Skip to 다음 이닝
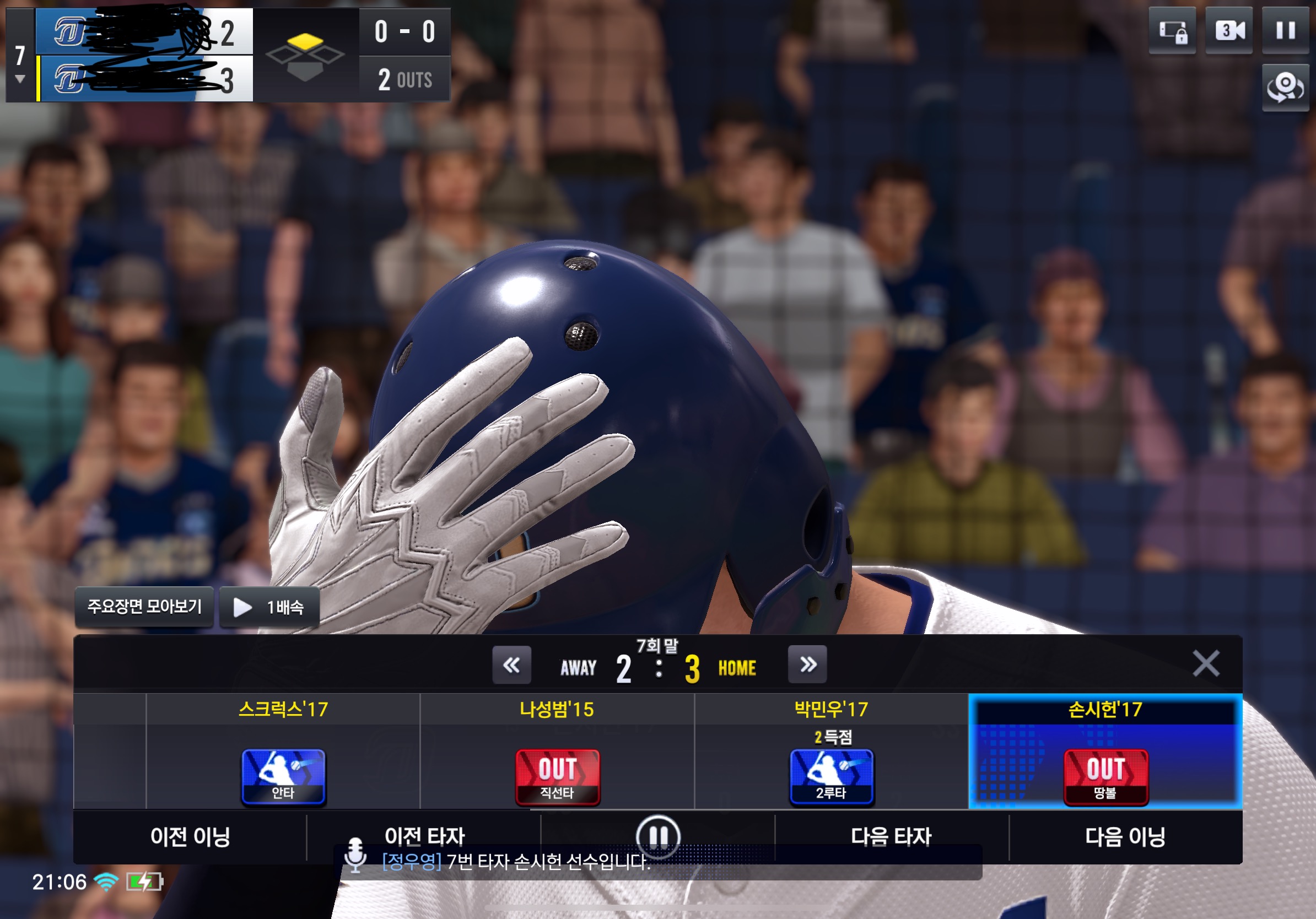The height and width of the screenshot is (919, 1316). (x=1125, y=836)
